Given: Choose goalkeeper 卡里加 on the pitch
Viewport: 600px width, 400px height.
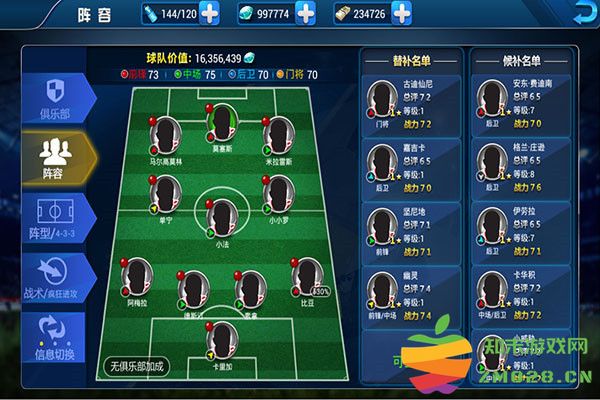Looking at the screenshot, I should tap(222, 340).
